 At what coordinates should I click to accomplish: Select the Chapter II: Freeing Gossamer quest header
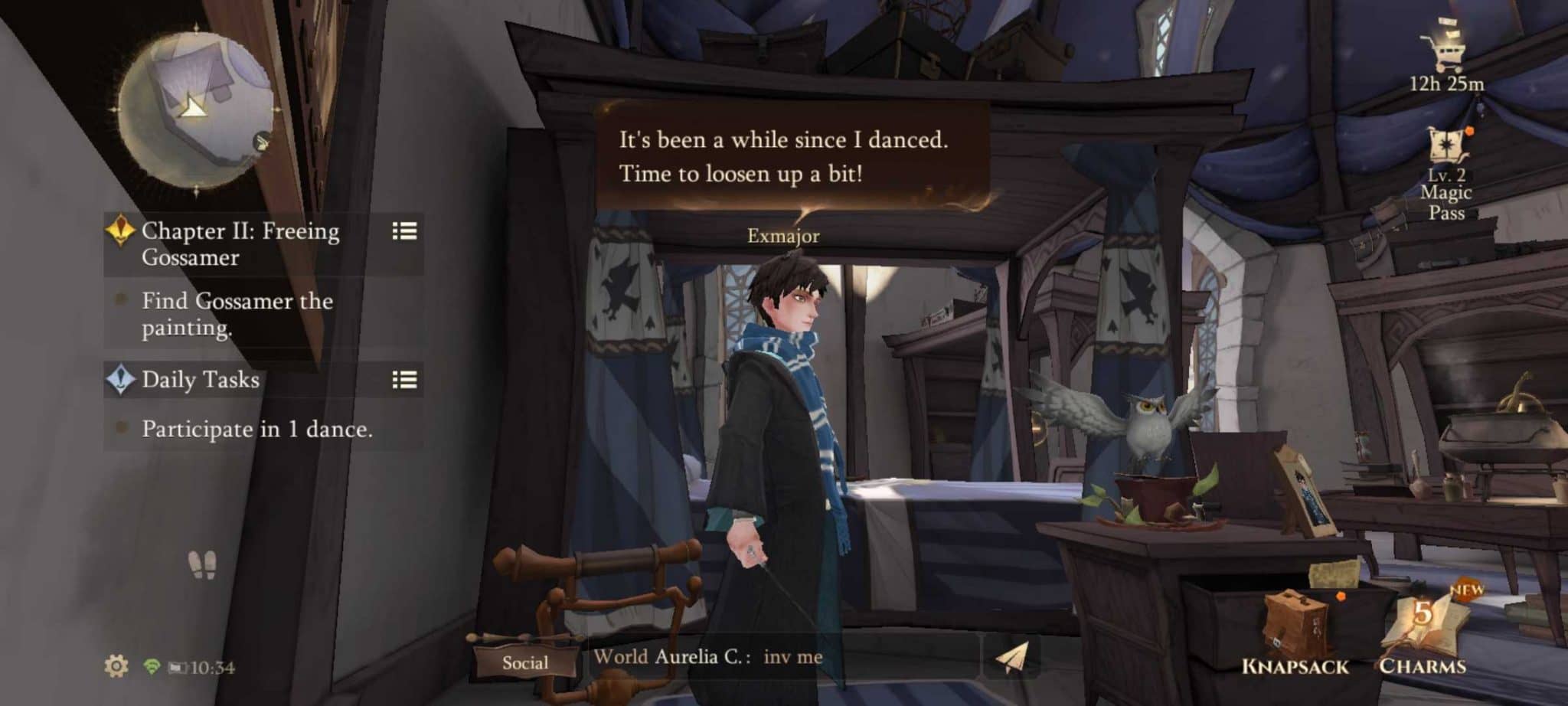(x=240, y=244)
